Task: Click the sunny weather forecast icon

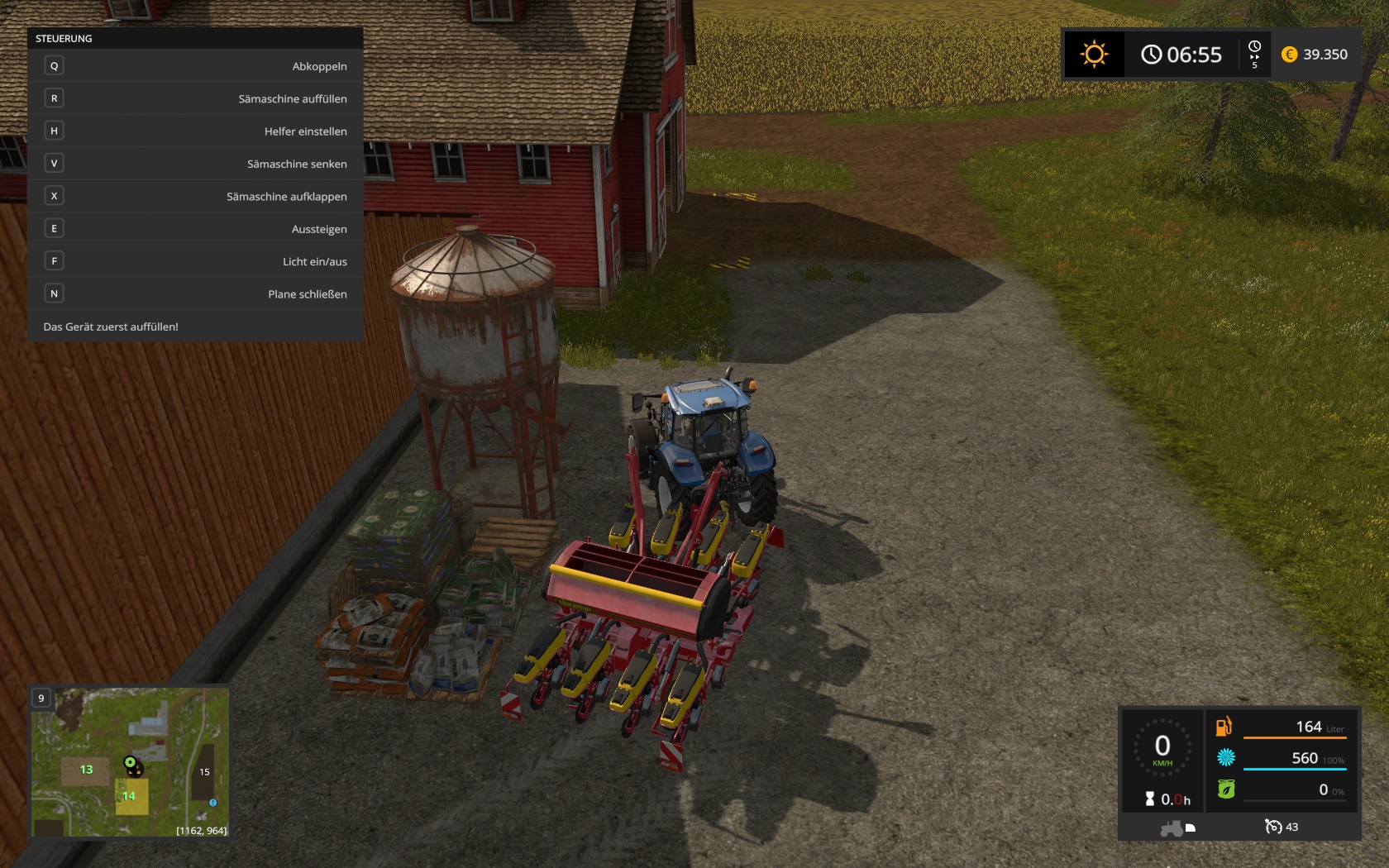Action: tap(1094, 55)
